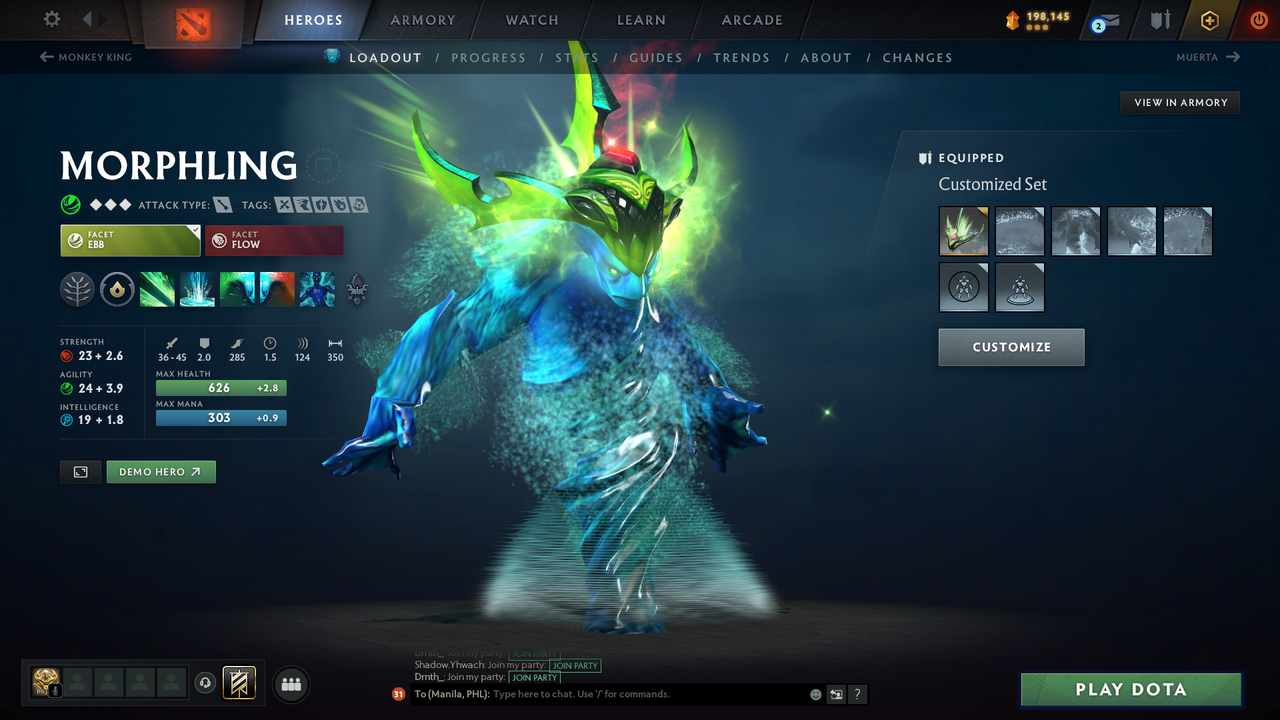
Task: Click the Max Health bar showing 626
Action: [221, 388]
